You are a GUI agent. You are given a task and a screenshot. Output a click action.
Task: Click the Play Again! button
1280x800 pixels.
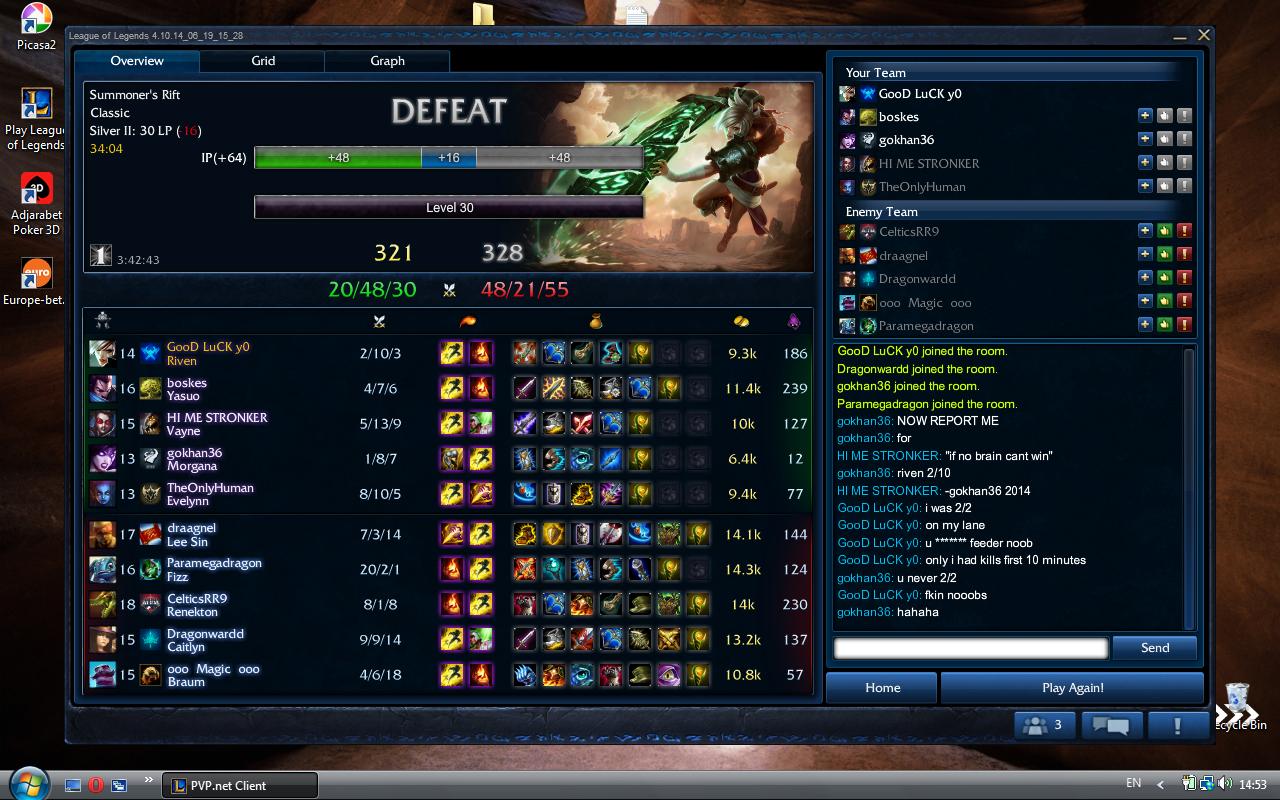(1072, 688)
